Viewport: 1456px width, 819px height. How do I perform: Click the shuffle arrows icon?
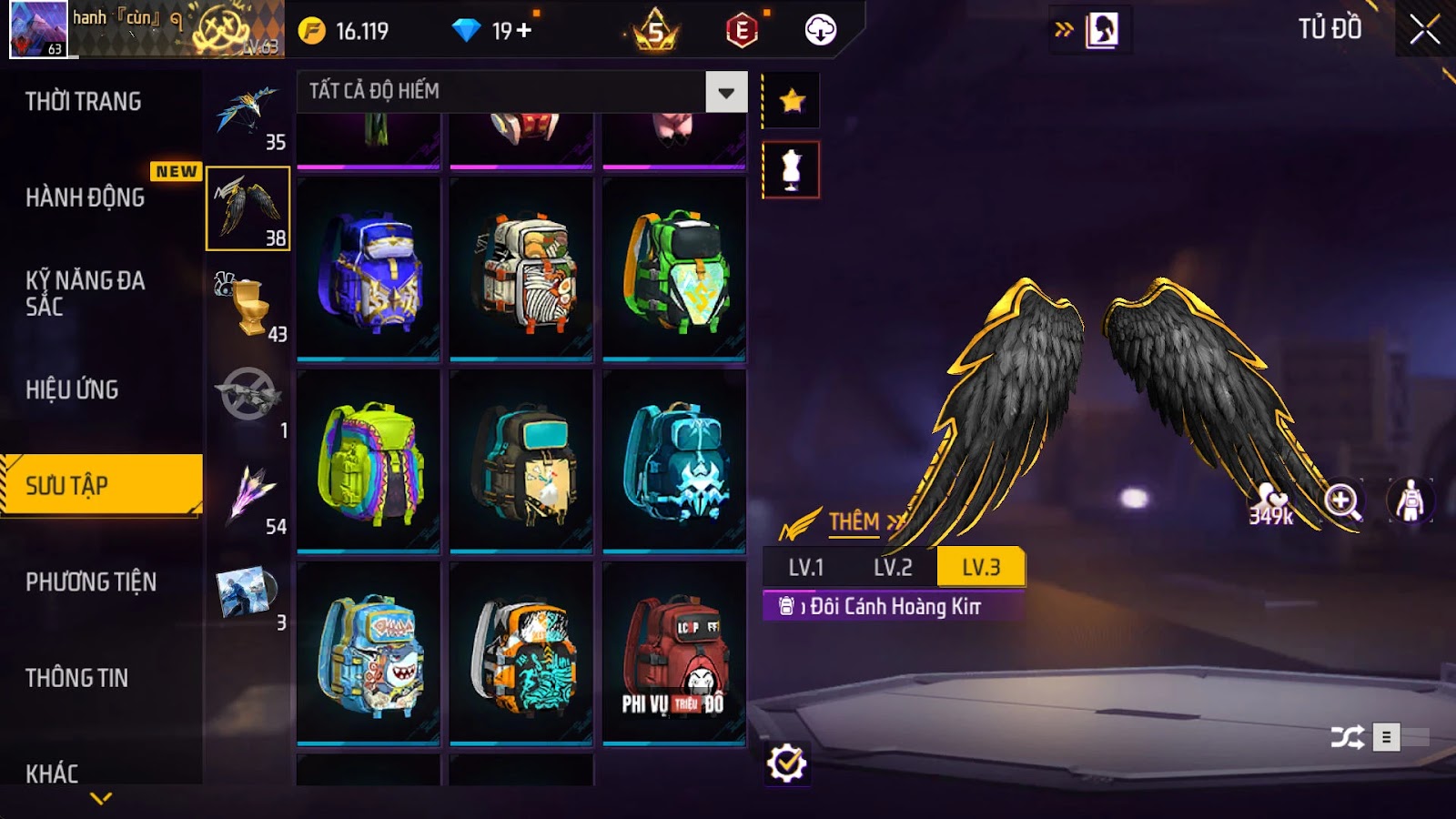[x=1347, y=737]
